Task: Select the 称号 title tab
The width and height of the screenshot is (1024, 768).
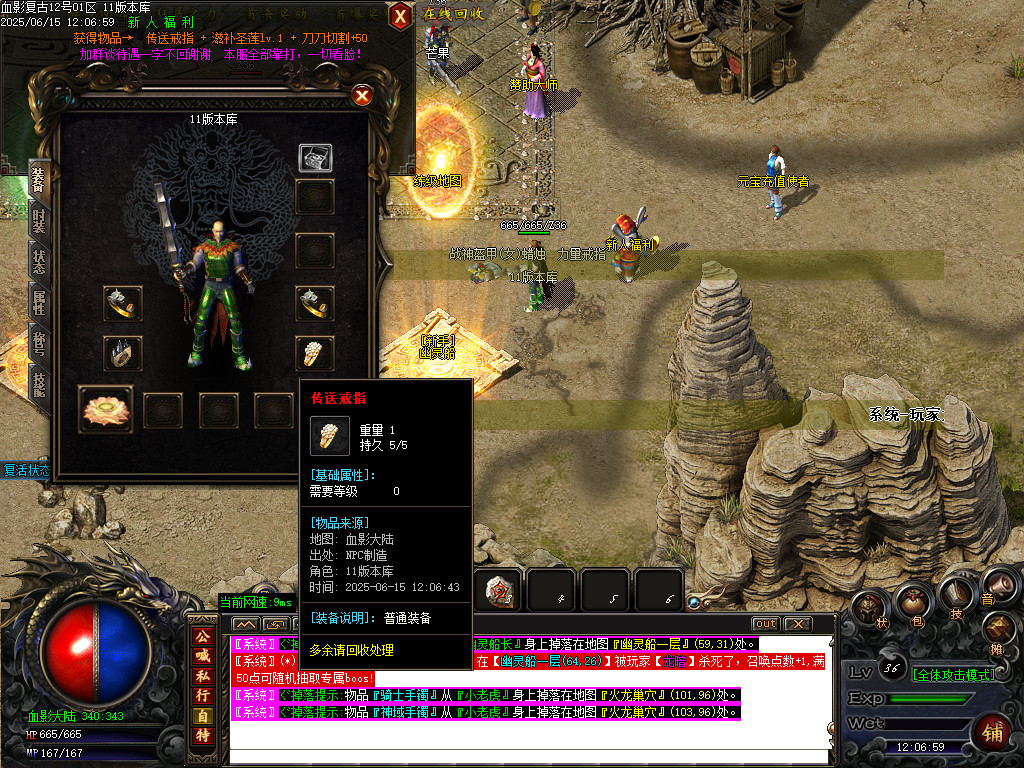Action: tap(38, 345)
